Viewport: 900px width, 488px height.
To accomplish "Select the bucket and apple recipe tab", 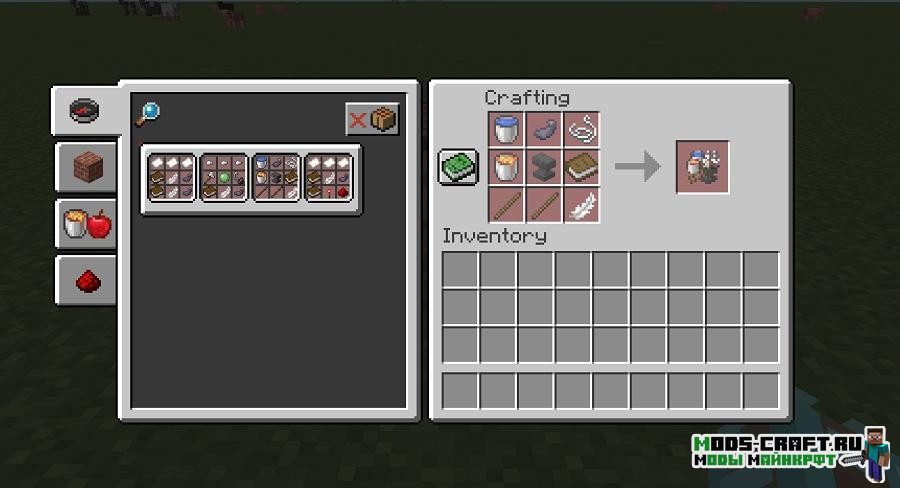I will tap(84, 224).
